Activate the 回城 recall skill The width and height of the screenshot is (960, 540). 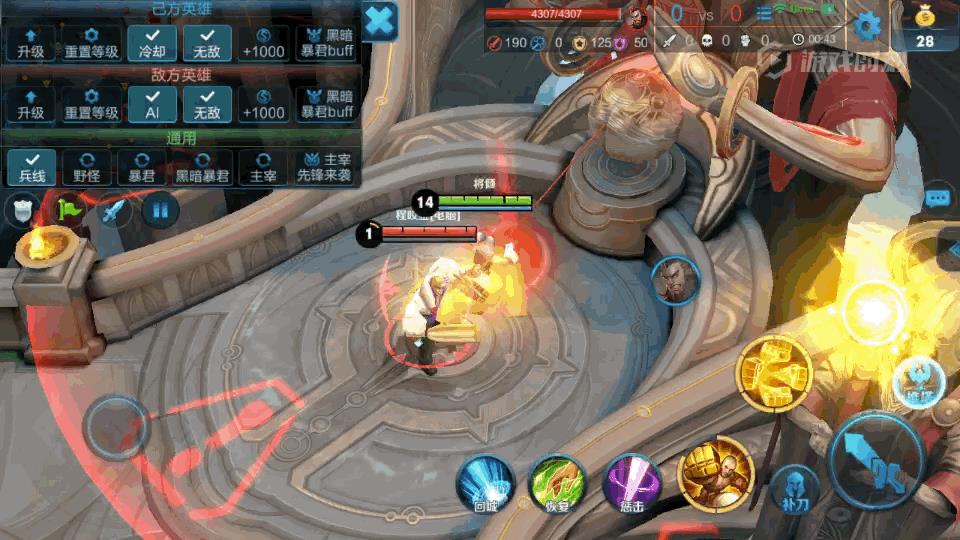point(486,484)
